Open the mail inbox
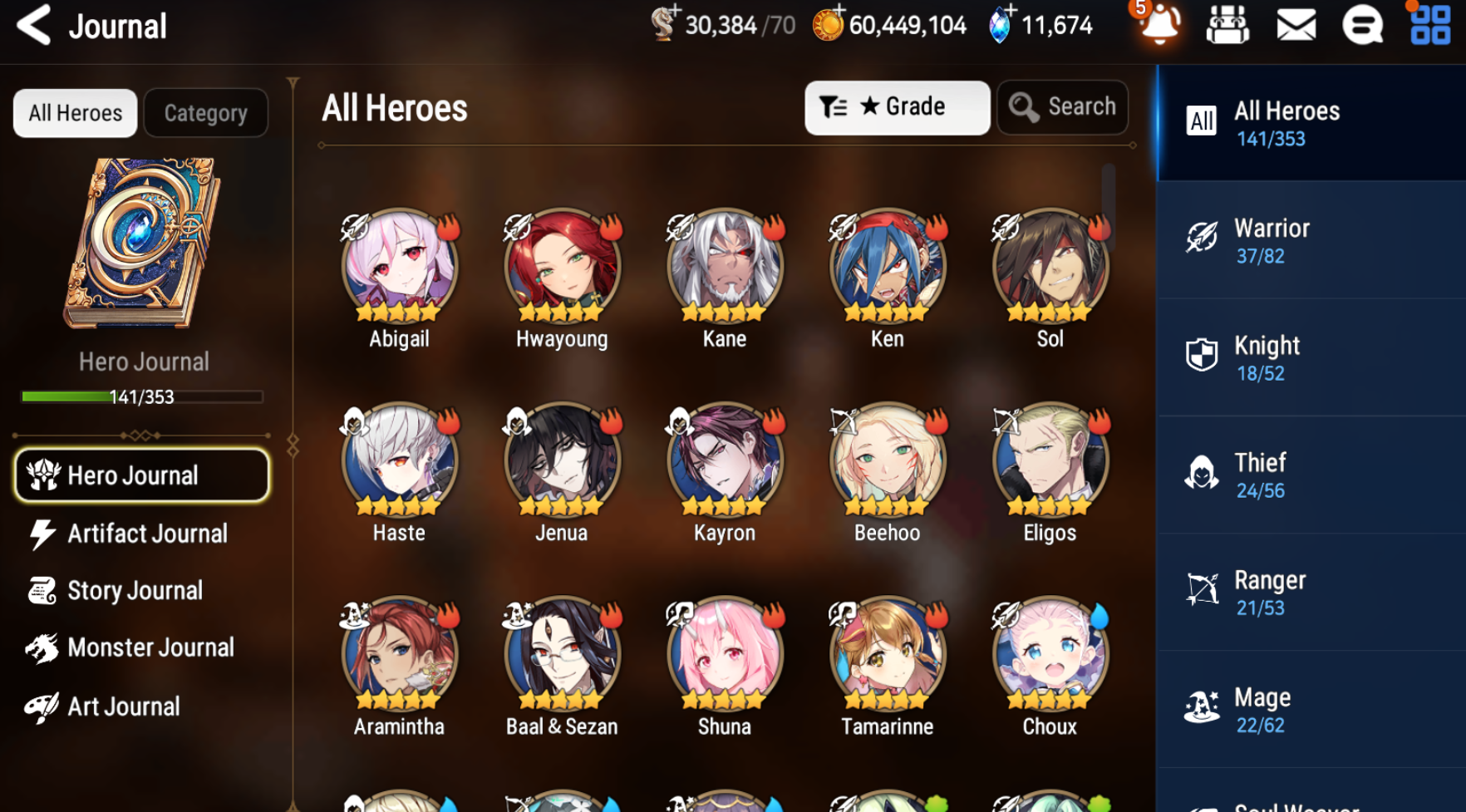 (1296, 25)
